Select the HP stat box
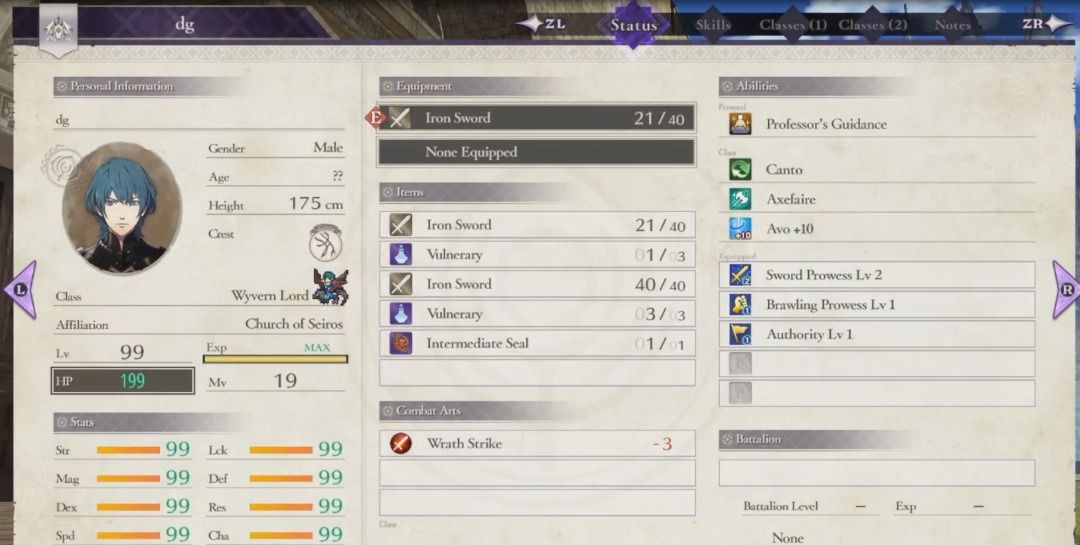 [123, 381]
